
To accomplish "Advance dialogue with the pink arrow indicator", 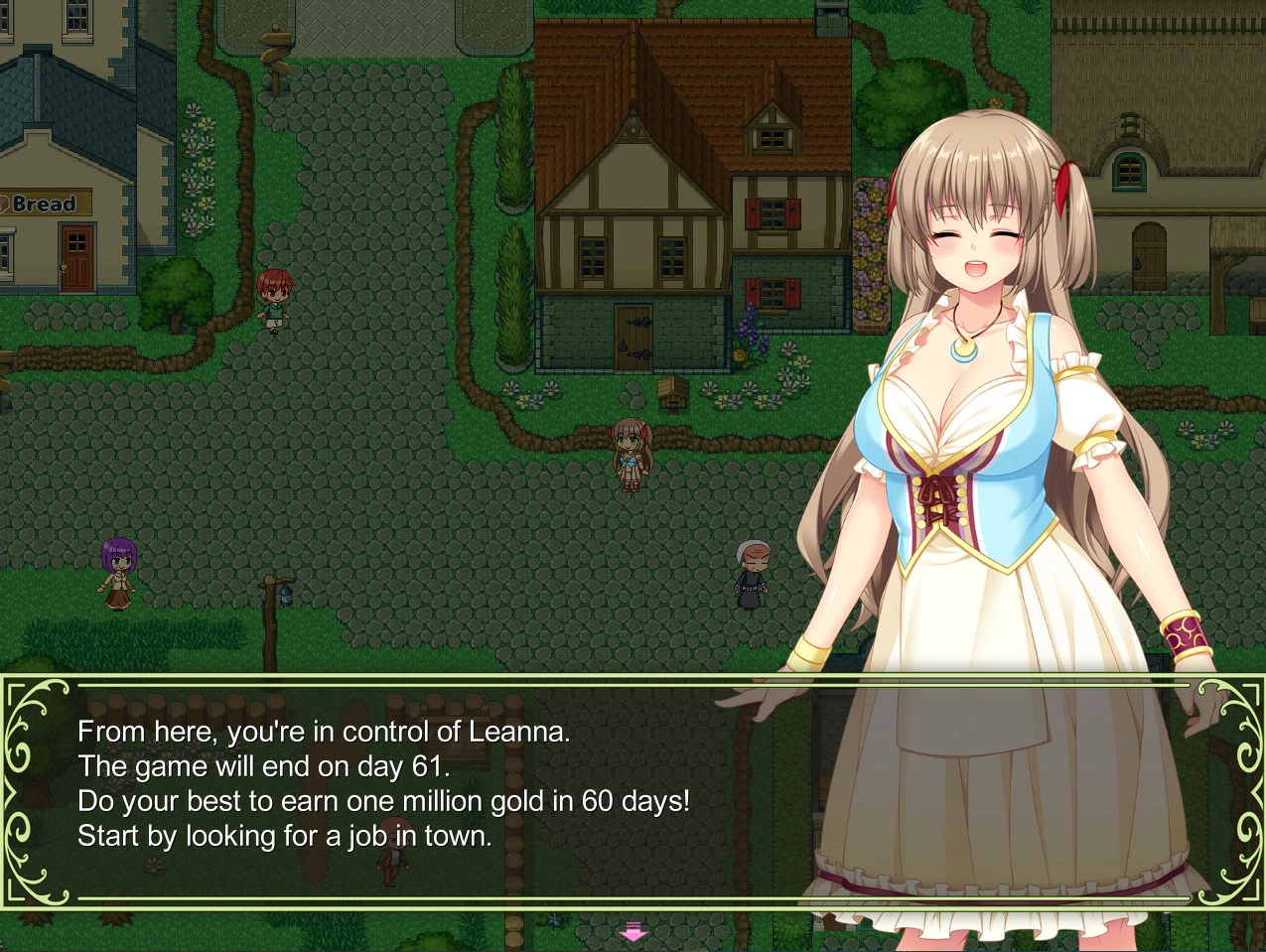I will click(633, 932).
